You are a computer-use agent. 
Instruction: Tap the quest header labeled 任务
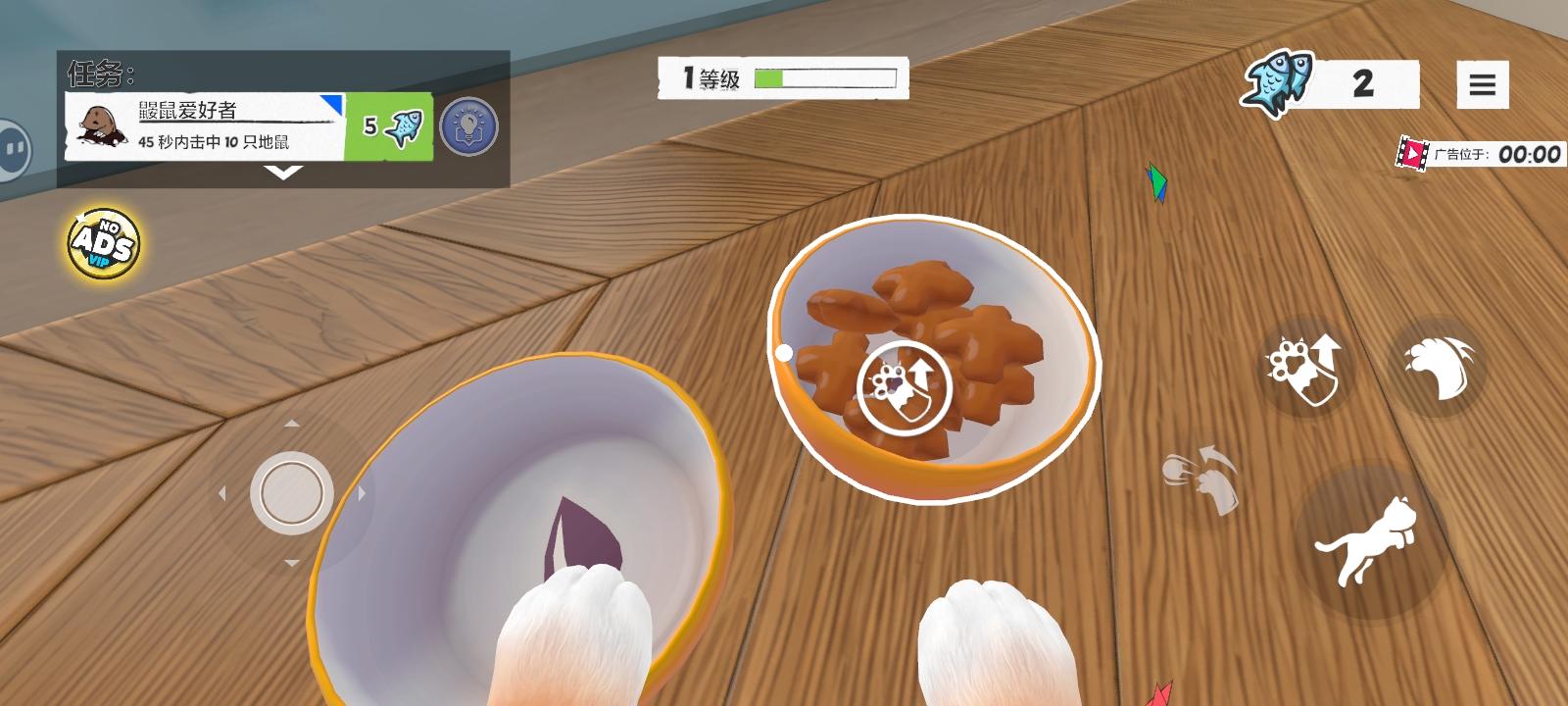click(94, 73)
